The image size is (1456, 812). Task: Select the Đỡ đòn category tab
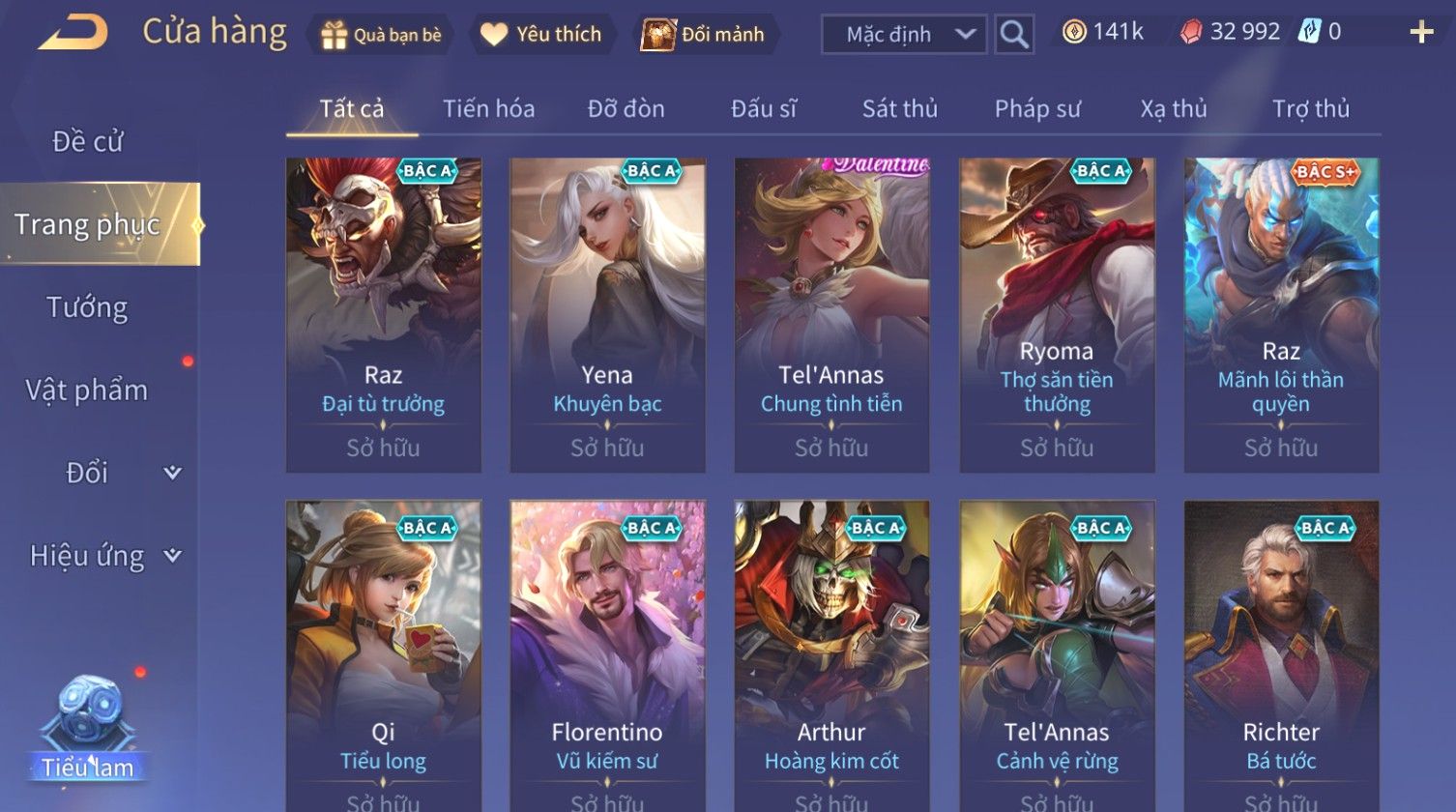point(626,109)
